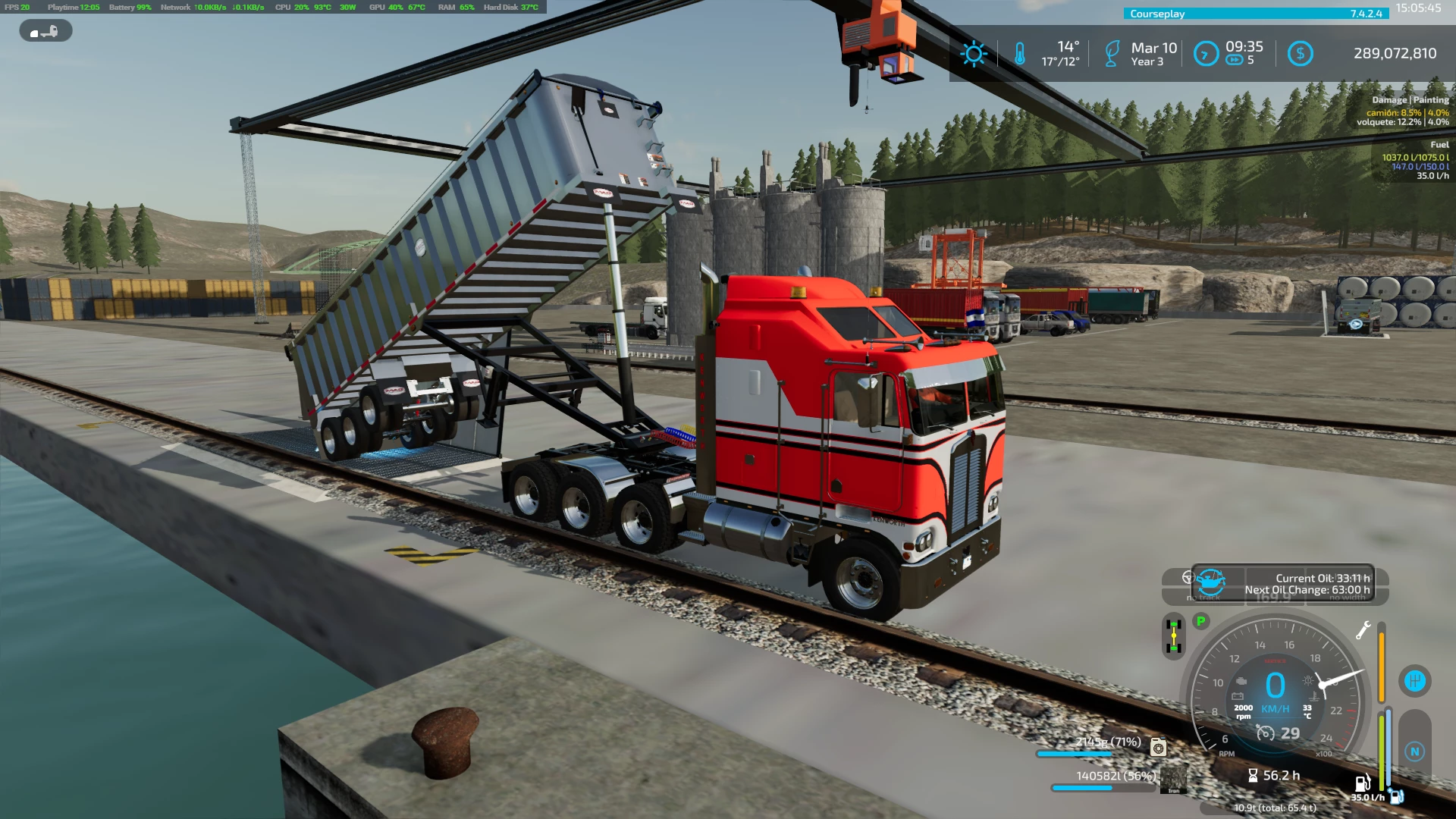Click the dollar finances icon in the HUD

(x=1301, y=52)
